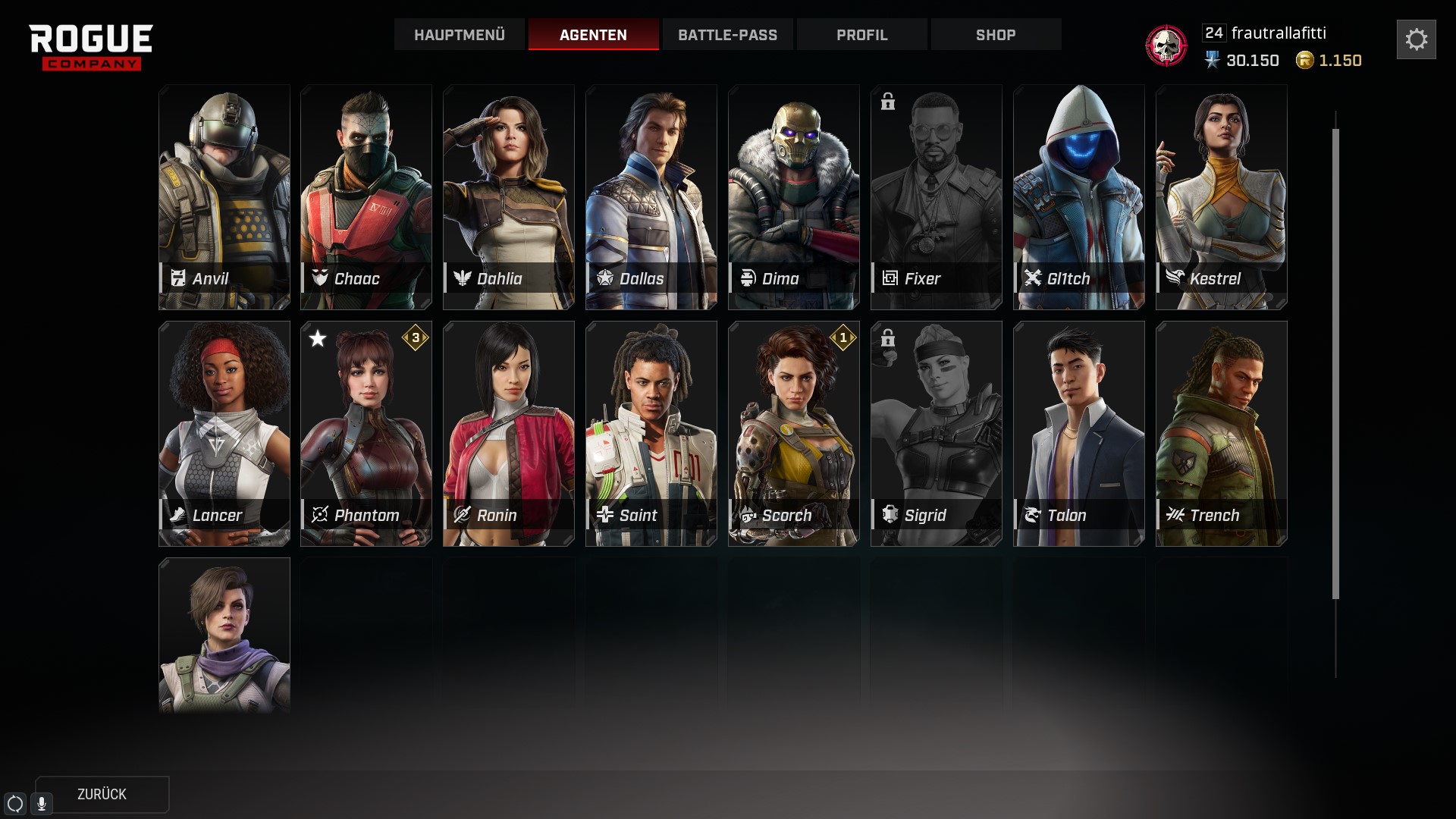Select the Dallas agent card

651,196
